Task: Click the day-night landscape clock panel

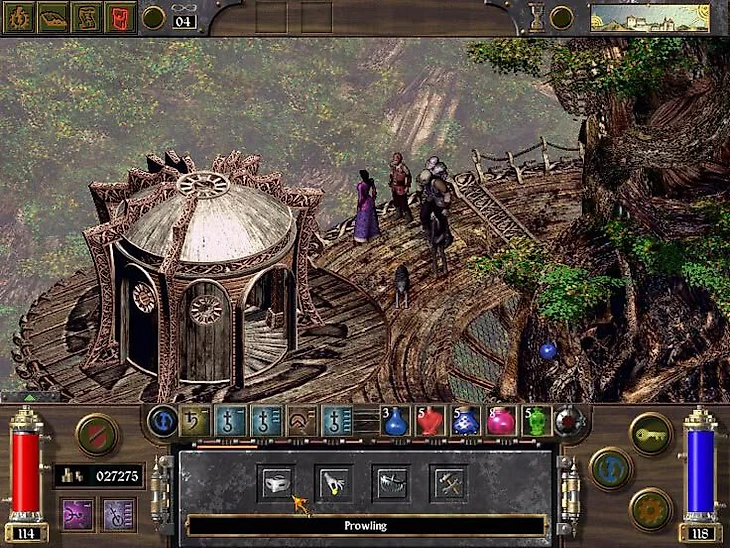Action: pyautogui.click(x=650, y=17)
